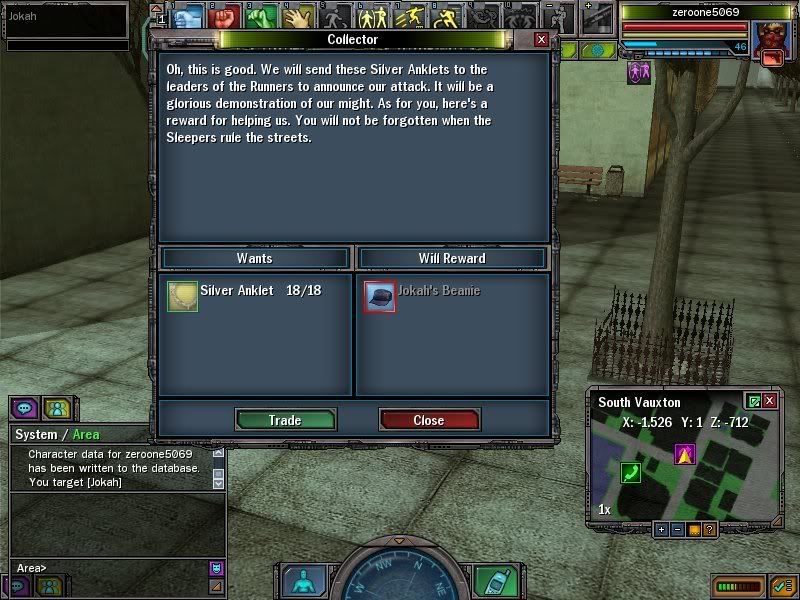This screenshot has width=800, height=600.
Task: Close the South Vauxton minimap window
Action: [770, 401]
